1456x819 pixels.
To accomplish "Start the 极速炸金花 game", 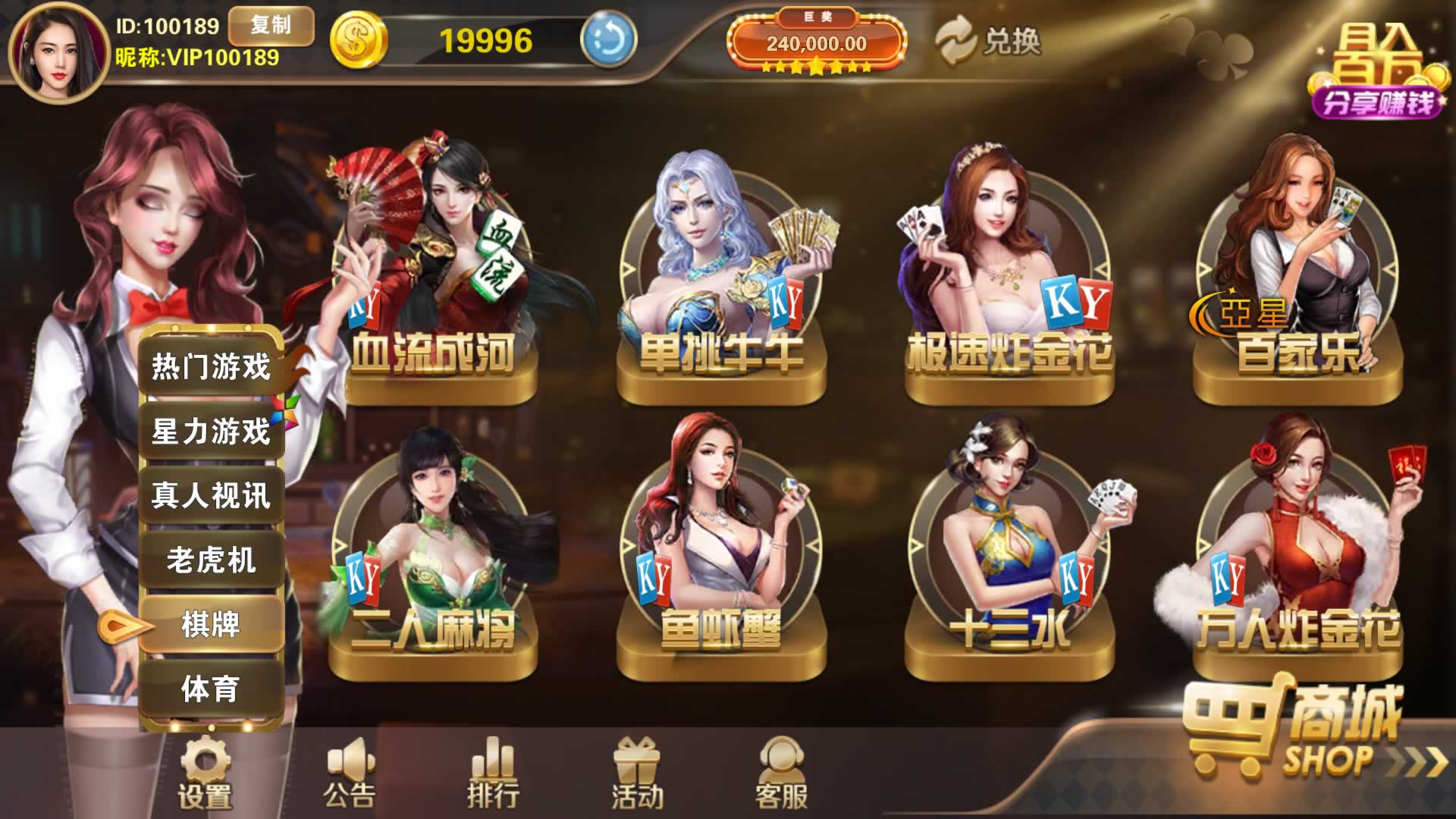I will 1009,281.
